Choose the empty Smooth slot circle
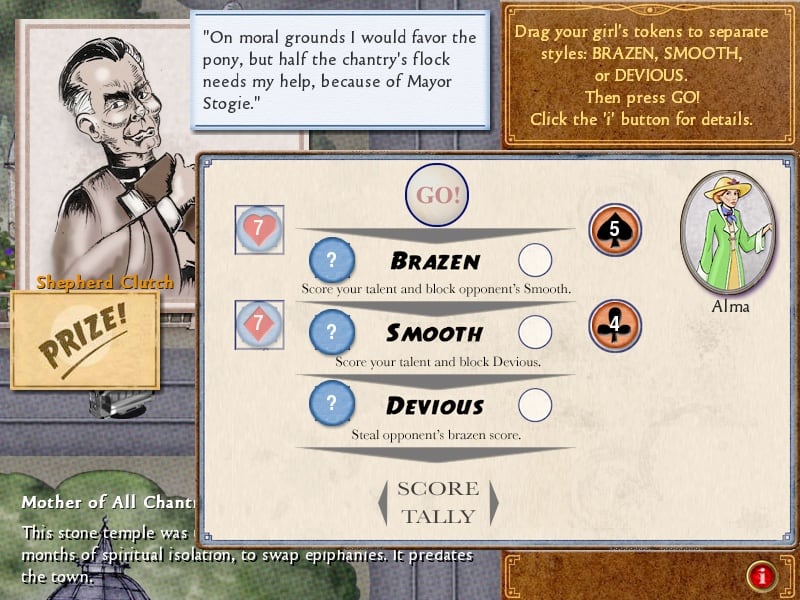 [x=536, y=332]
